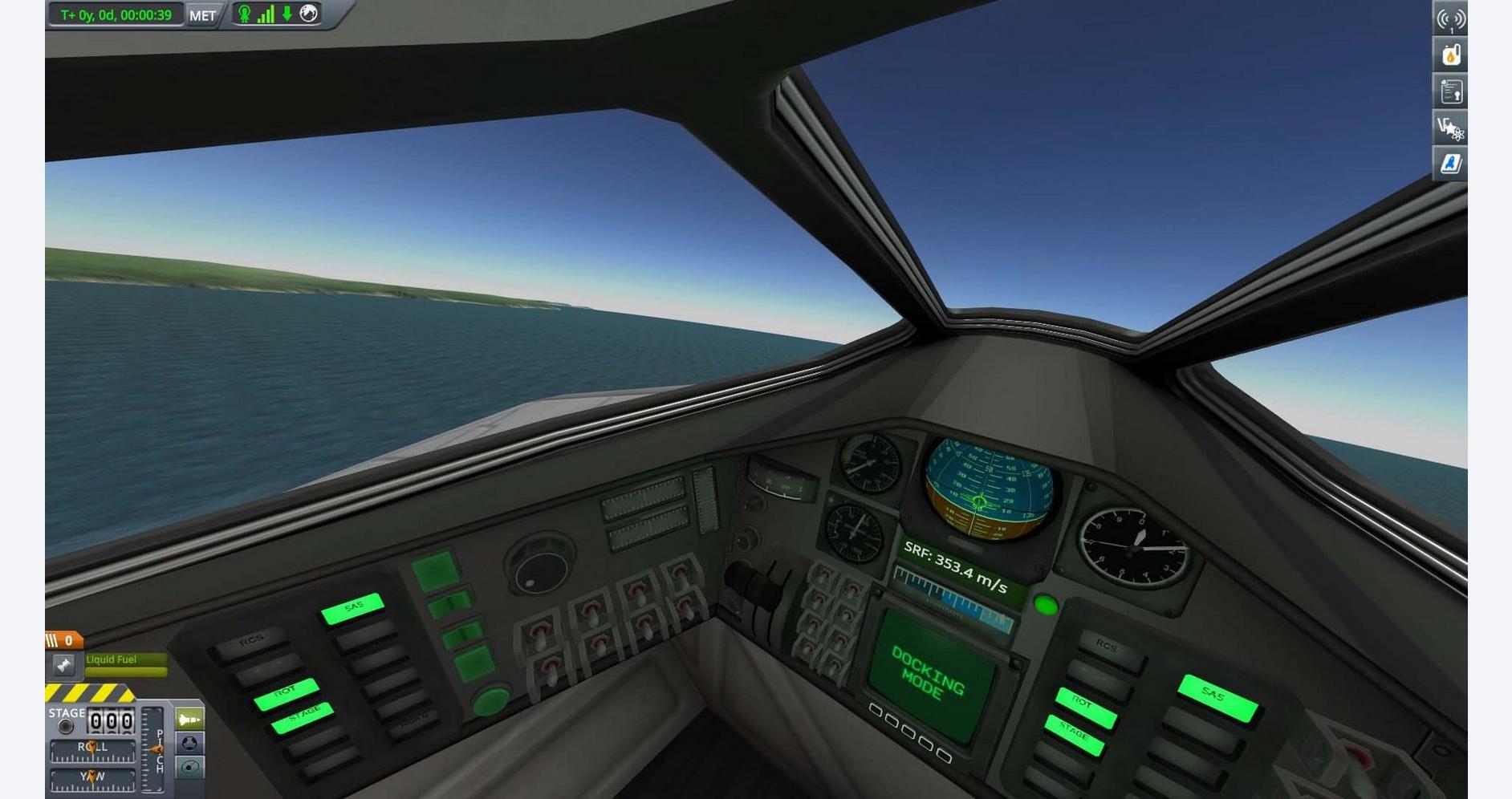Click the engine stage icon
The height and width of the screenshot is (799, 1512).
[63, 665]
